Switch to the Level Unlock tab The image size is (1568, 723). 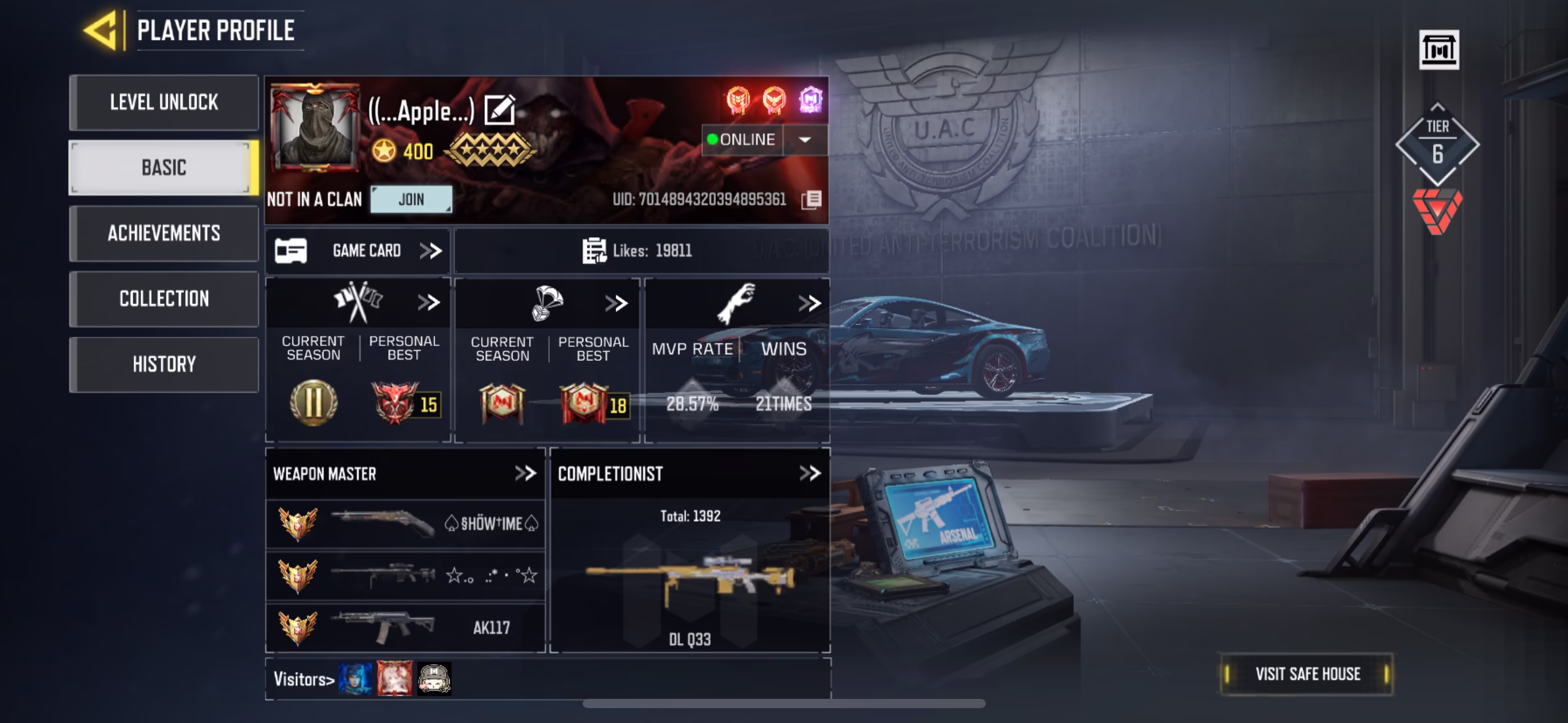[x=164, y=102]
